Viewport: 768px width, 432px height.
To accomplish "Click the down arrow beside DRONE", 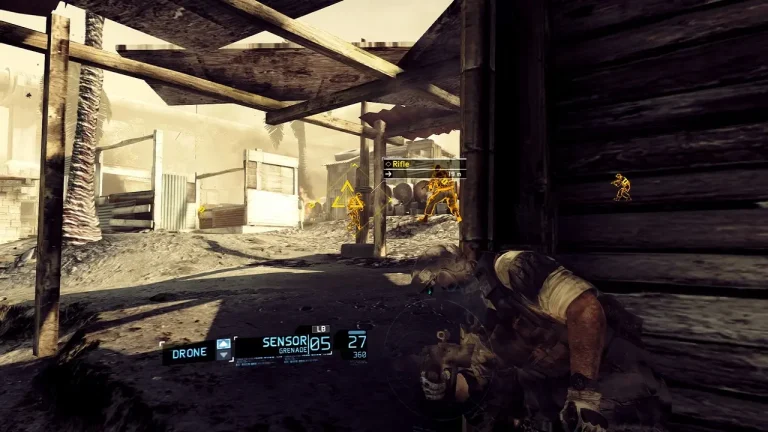I will point(223,355).
